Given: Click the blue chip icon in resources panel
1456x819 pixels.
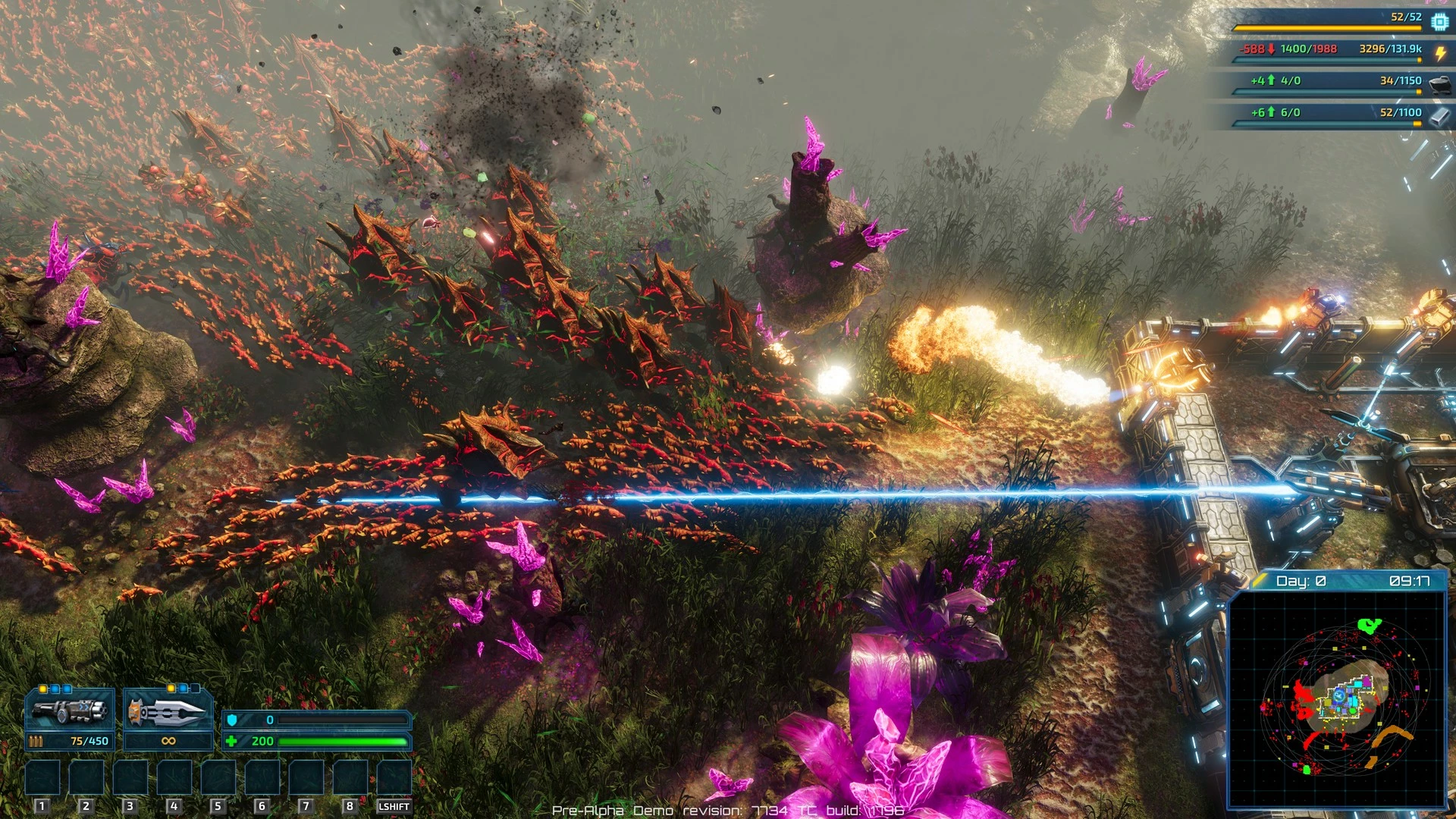Looking at the screenshot, I should (1439, 22).
